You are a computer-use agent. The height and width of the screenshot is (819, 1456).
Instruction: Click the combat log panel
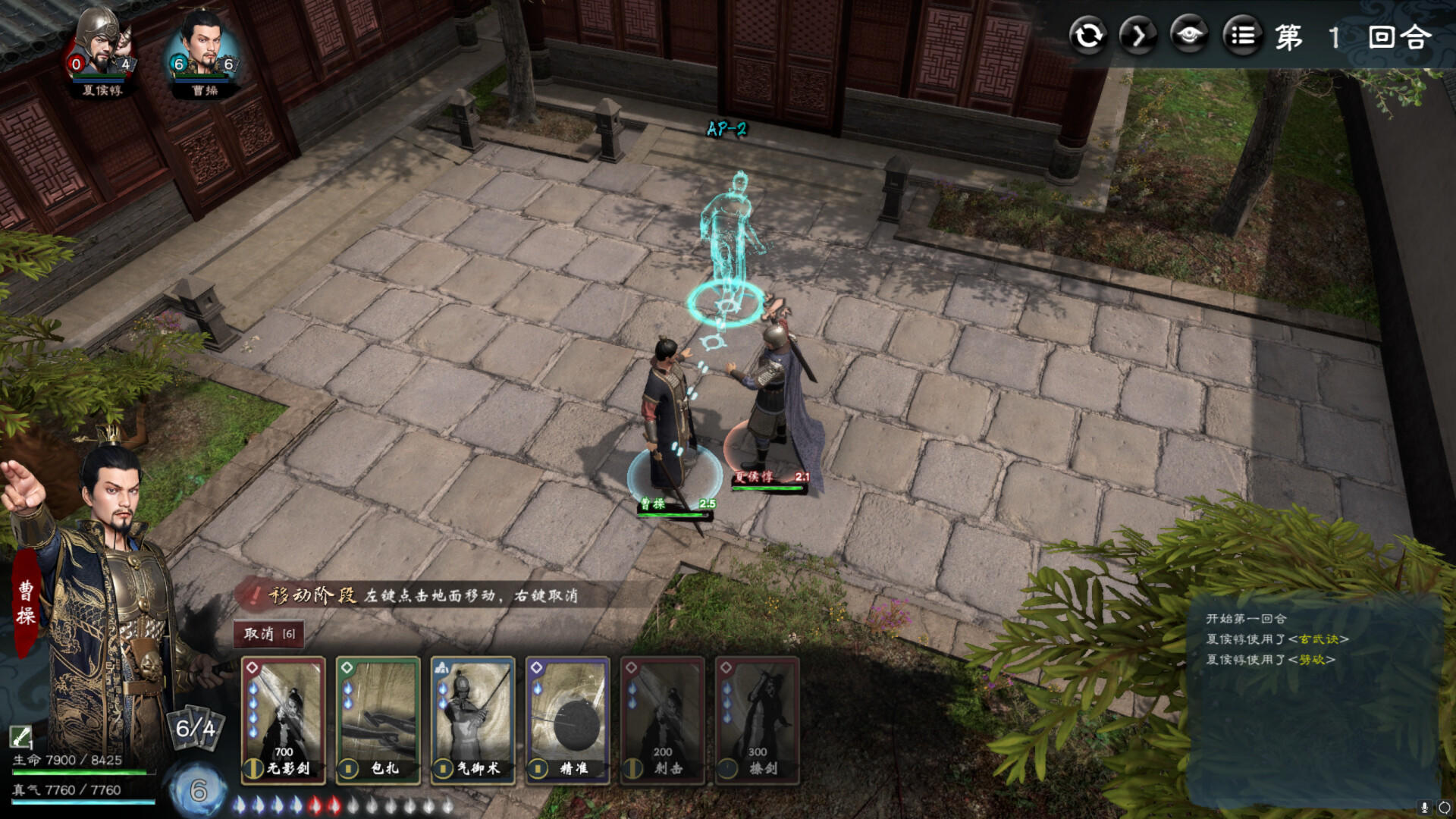(x=1313, y=698)
